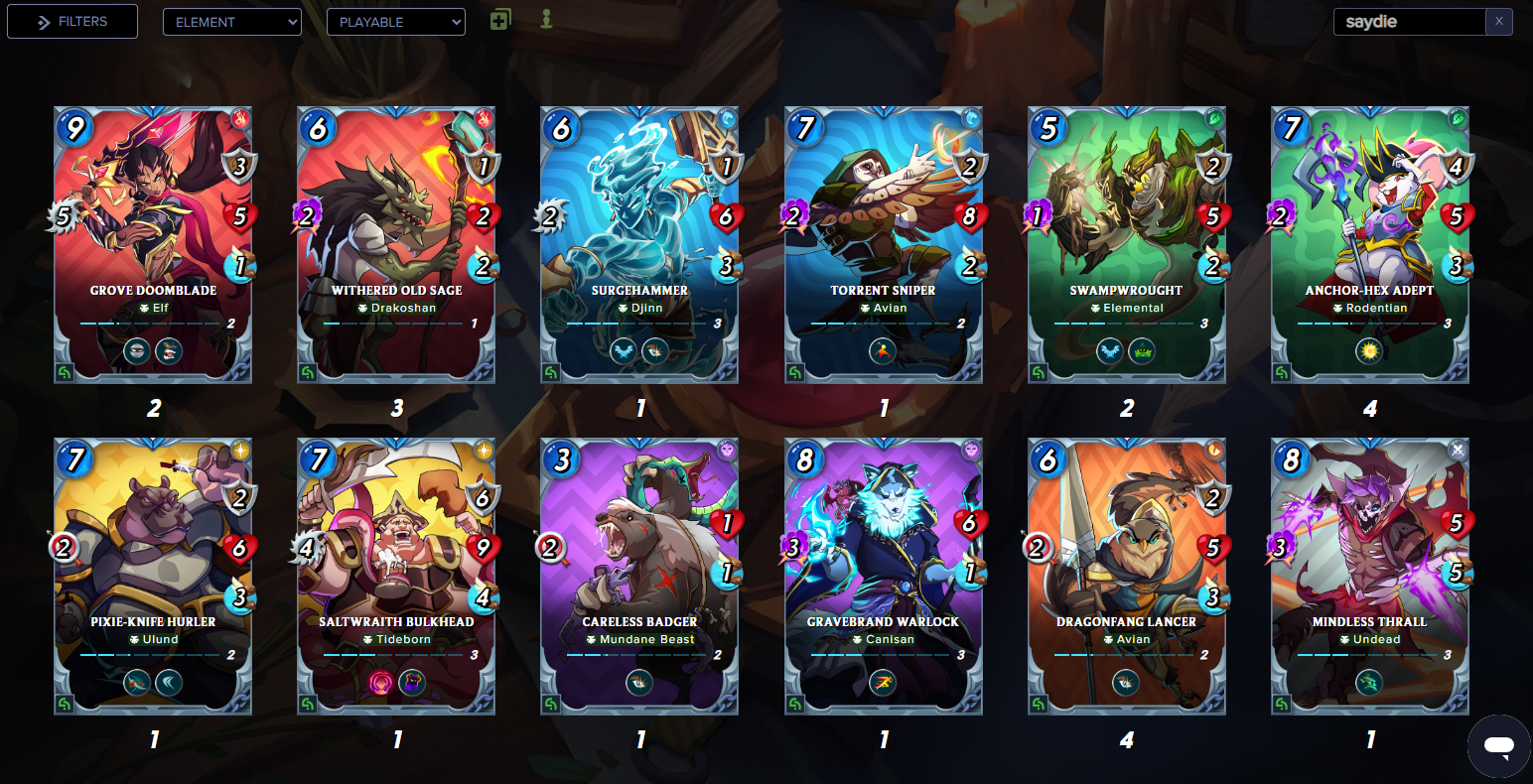The height and width of the screenshot is (784, 1533).
Task: Select the Withered Old Sage card
Action: 396,243
